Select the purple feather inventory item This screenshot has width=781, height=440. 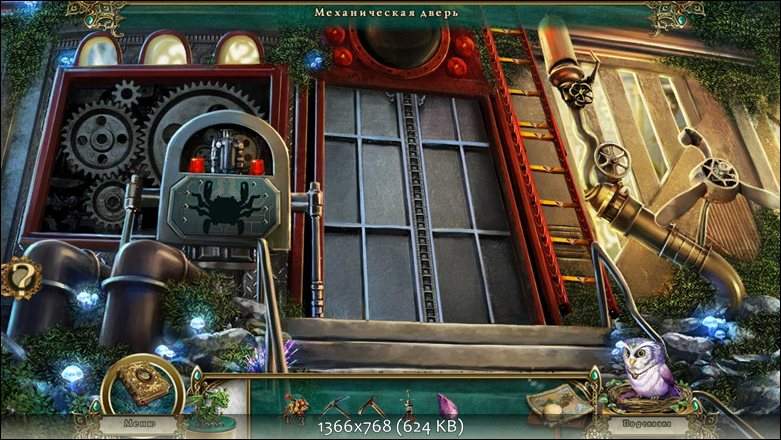pos(447,405)
